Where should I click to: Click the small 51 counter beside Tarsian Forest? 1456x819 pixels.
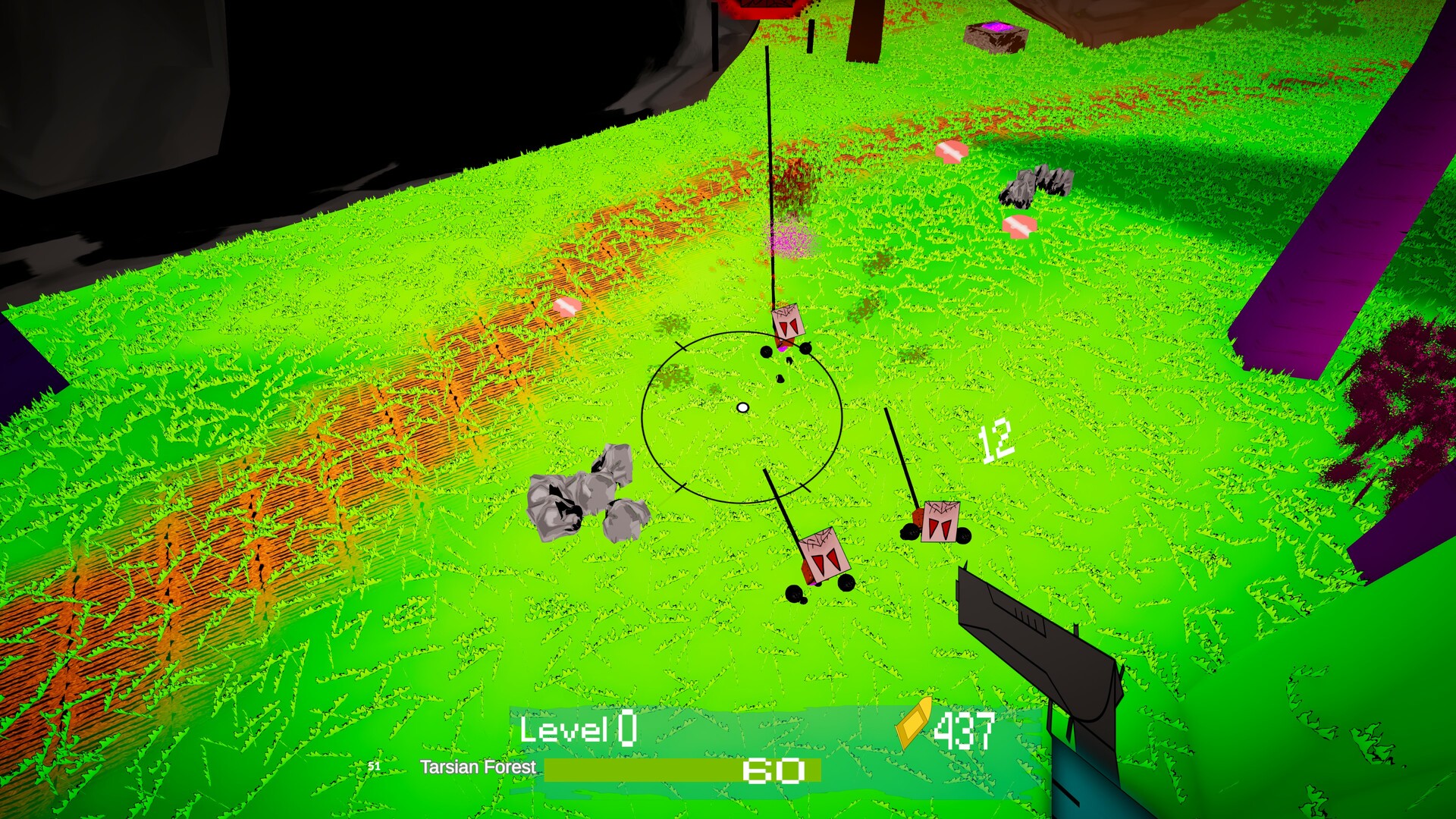coord(375,767)
